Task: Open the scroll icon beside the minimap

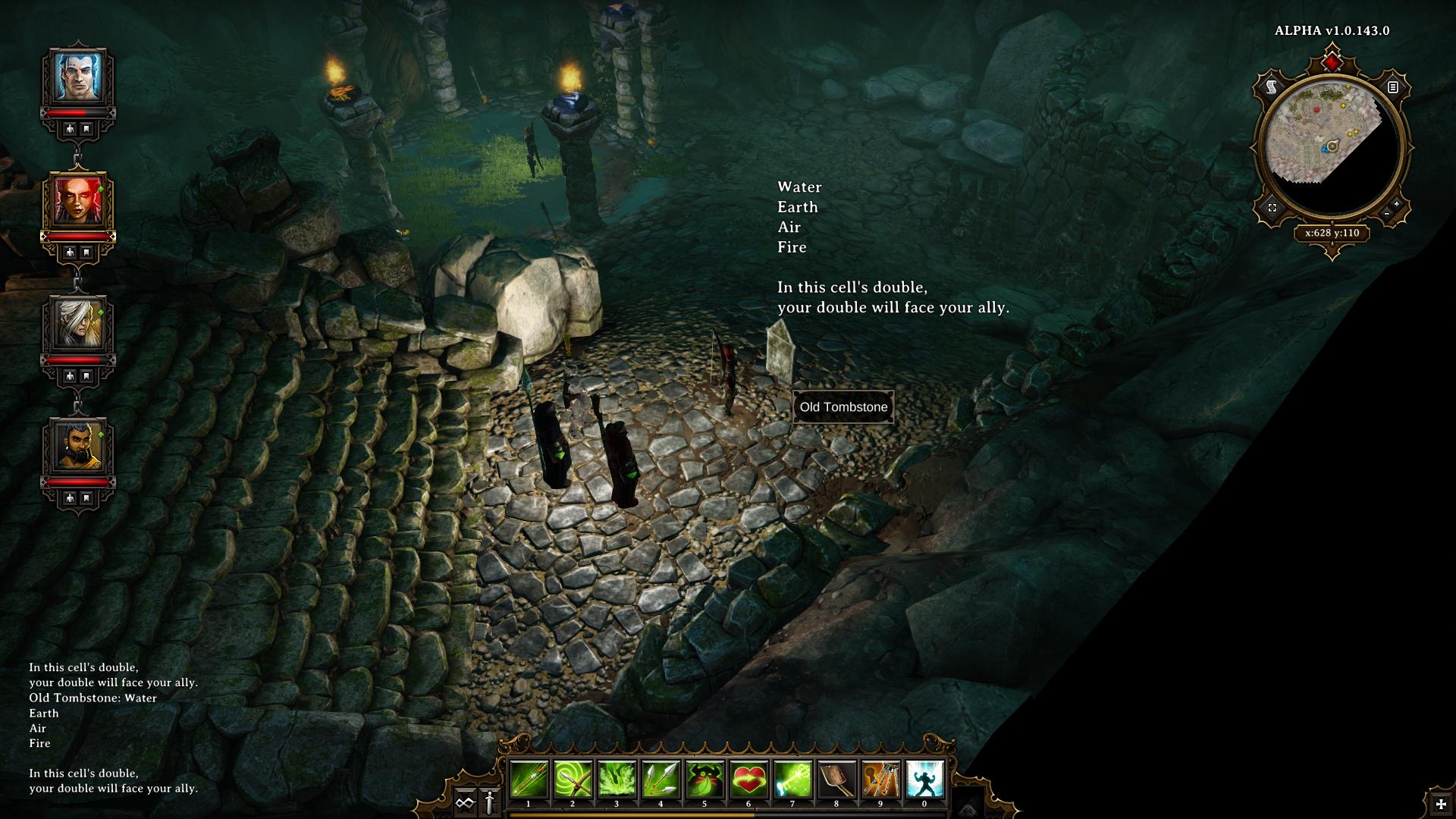Action: click(x=1272, y=88)
